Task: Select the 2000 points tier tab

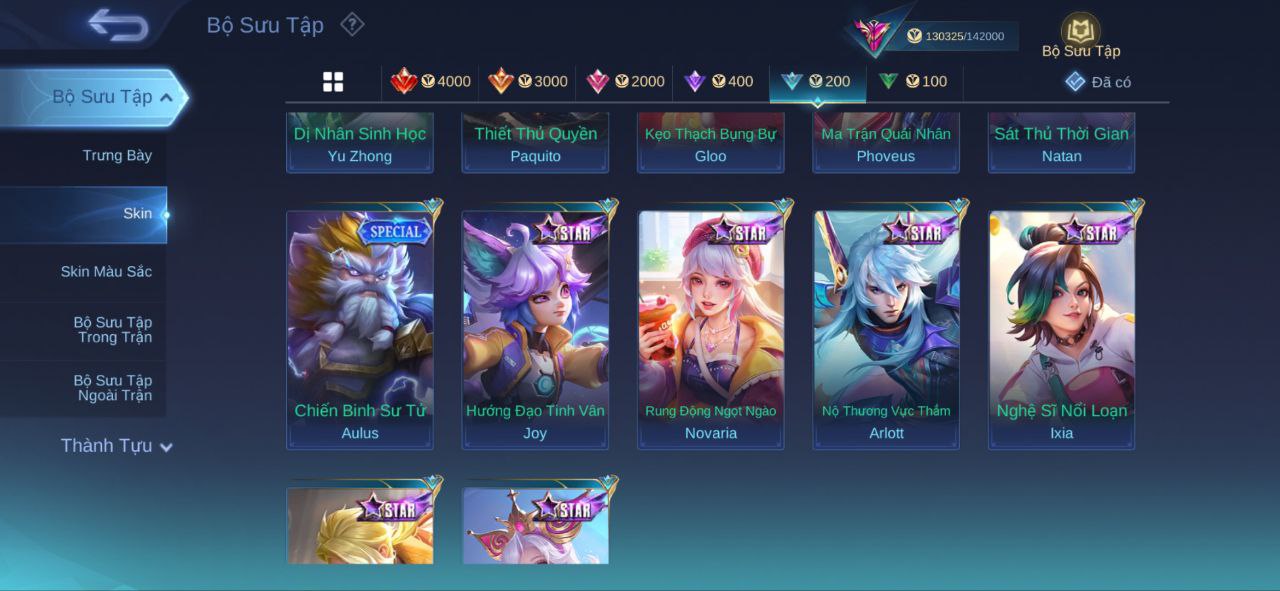Action: tap(625, 82)
